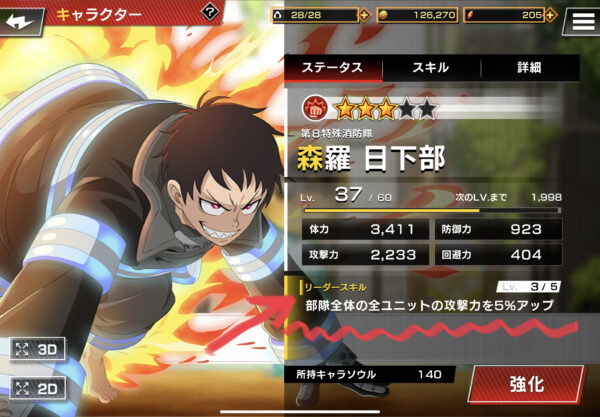Switch to the ステータス tab

[332, 68]
